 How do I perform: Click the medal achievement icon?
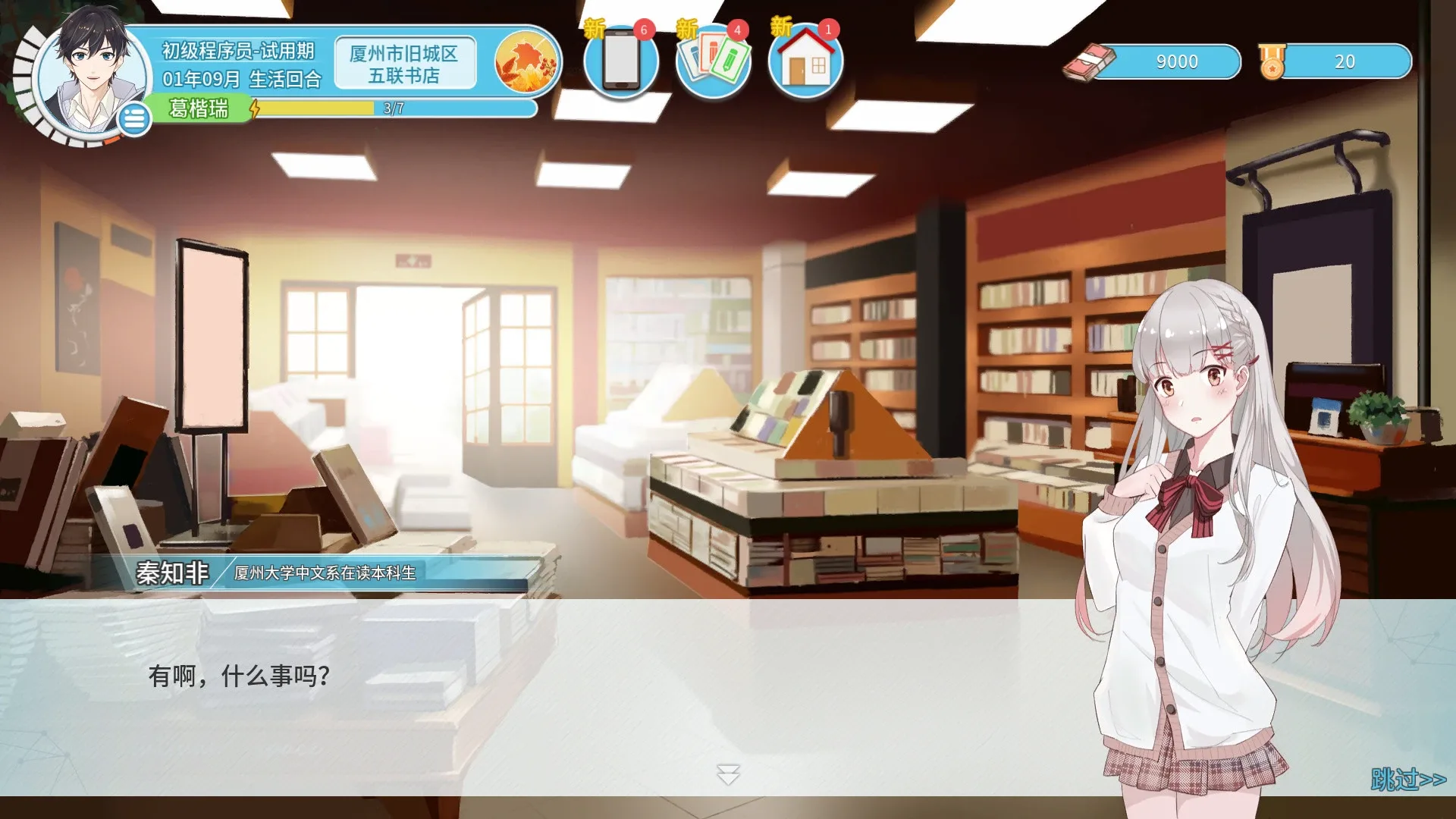[x=1272, y=62]
